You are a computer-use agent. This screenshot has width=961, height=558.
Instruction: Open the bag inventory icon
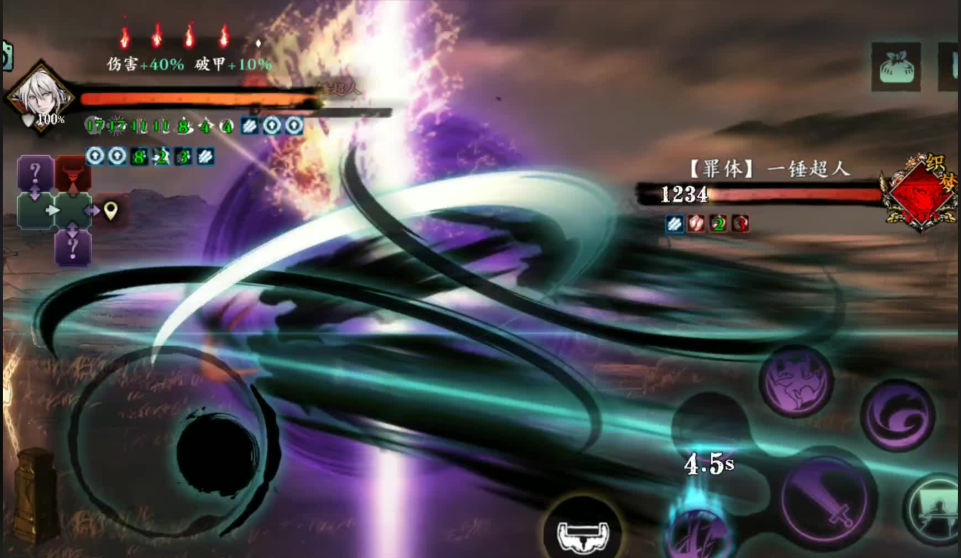[x=895, y=67]
